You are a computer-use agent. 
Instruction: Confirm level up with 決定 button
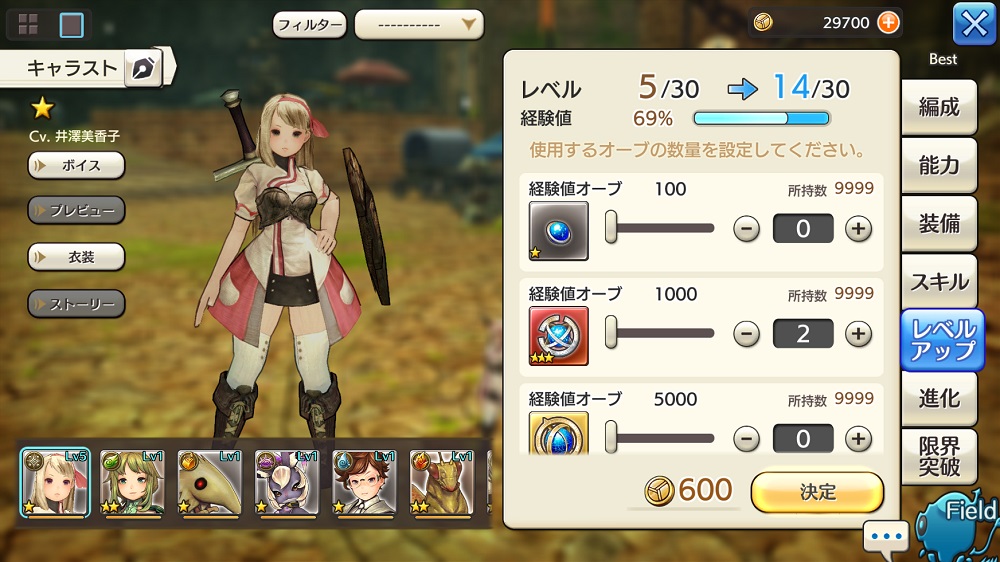[x=817, y=492]
